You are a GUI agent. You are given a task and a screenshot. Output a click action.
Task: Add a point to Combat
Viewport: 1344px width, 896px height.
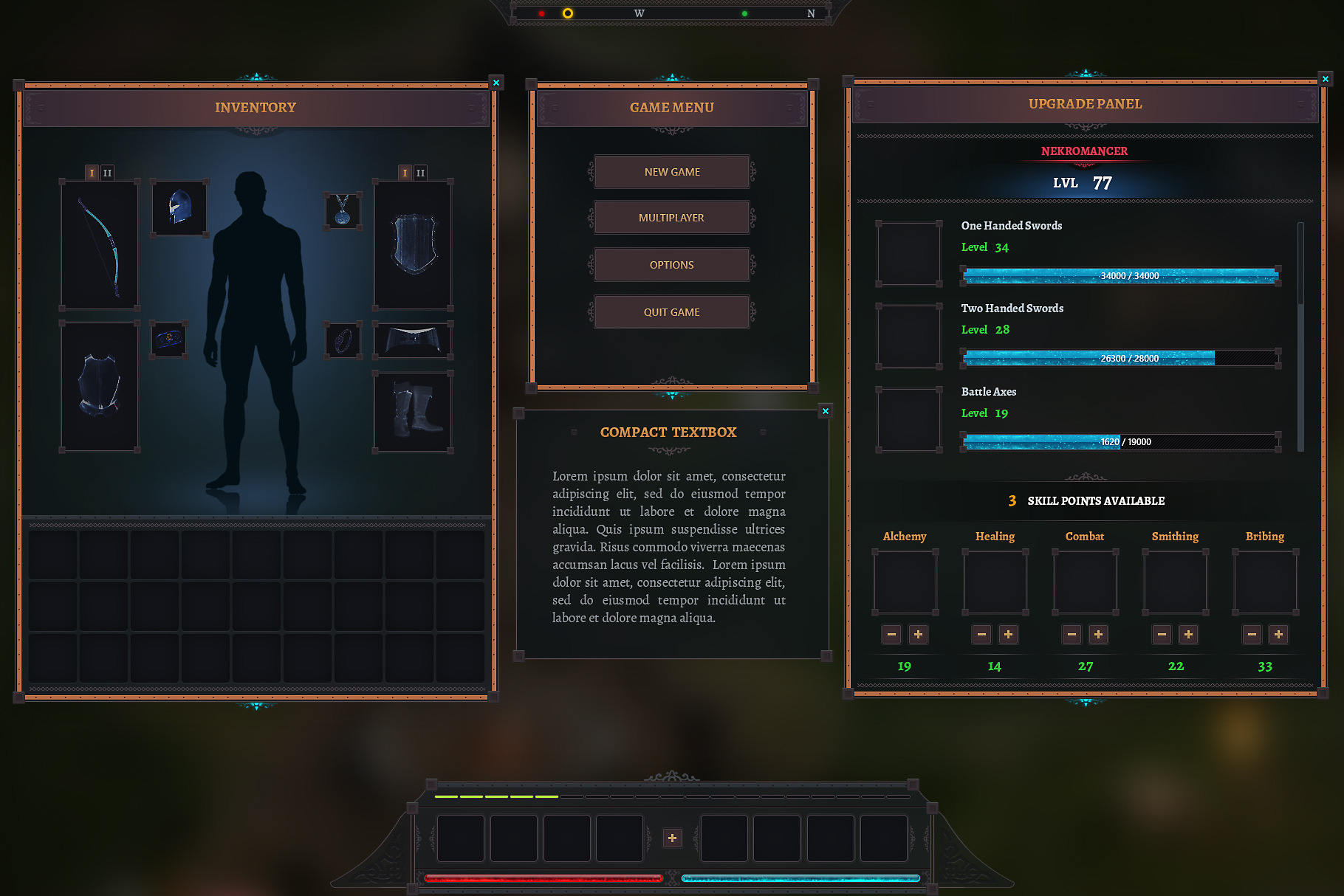click(x=1098, y=634)
